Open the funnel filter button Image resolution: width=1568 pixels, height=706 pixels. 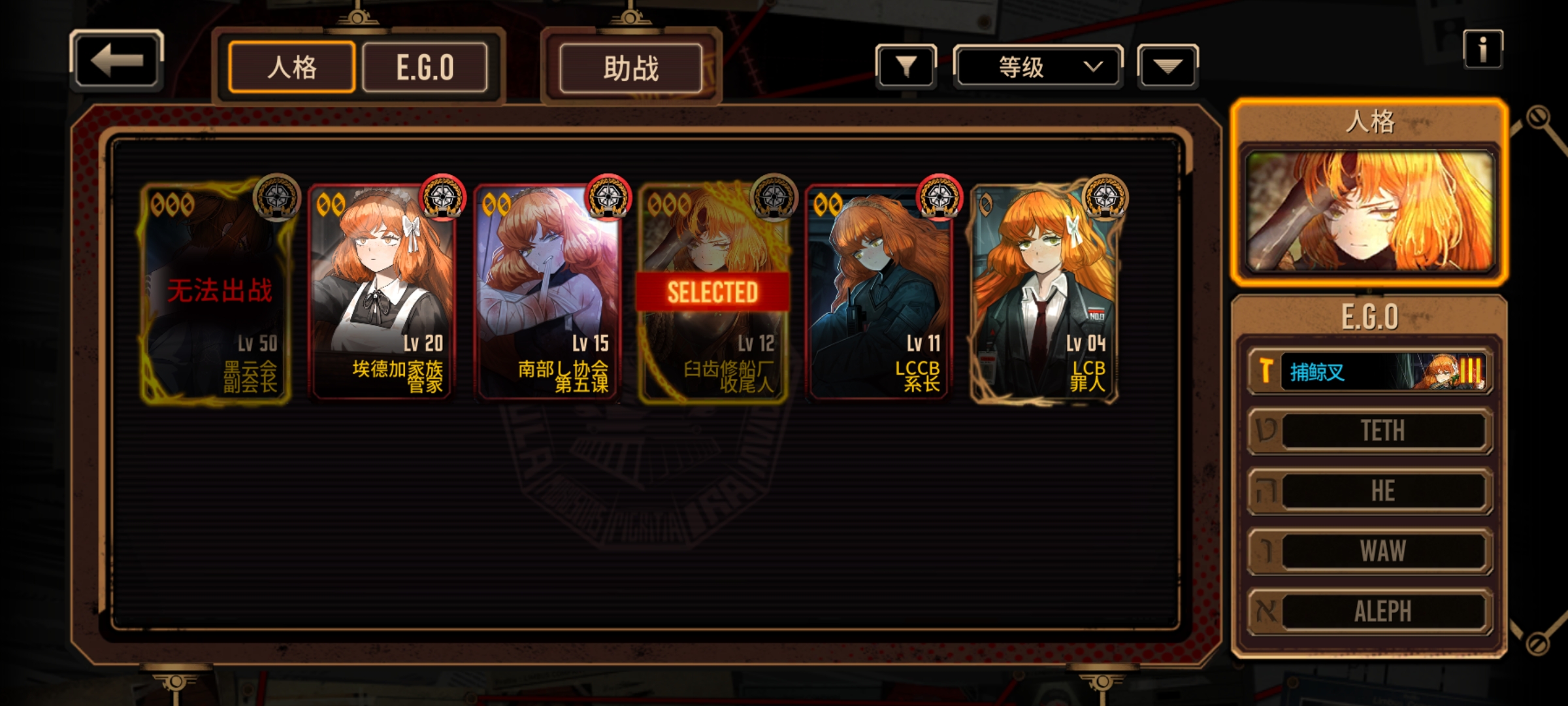[906, 66]
